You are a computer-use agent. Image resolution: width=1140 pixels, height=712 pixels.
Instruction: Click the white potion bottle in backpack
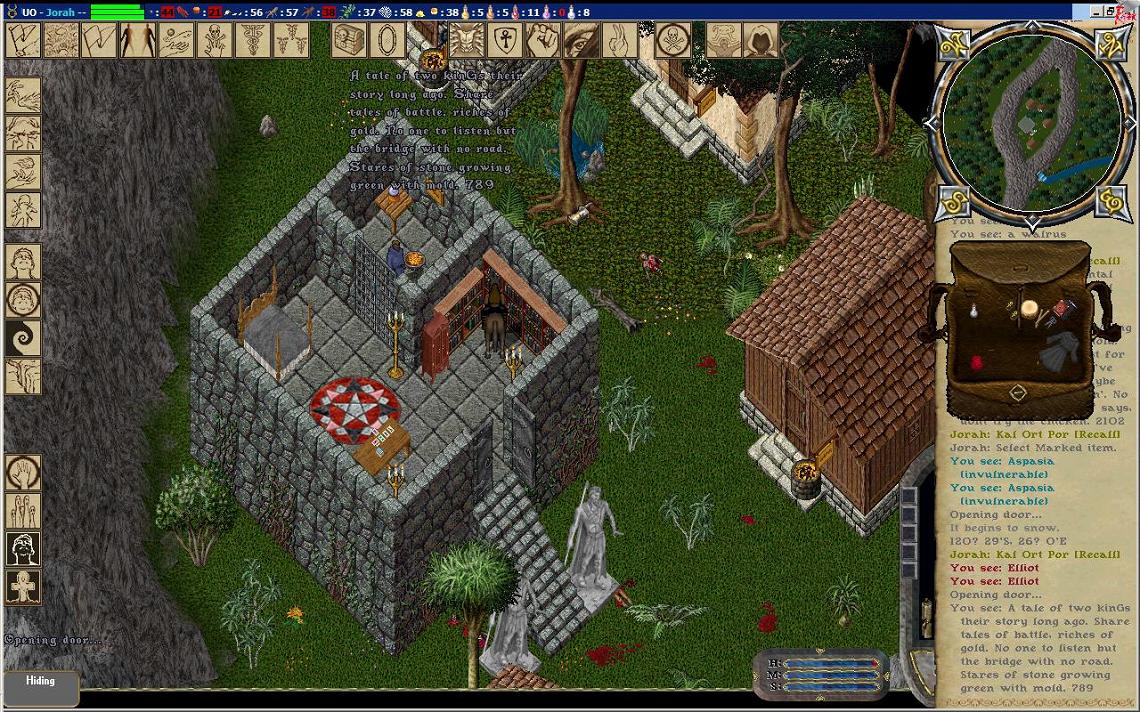coord(974,314)
